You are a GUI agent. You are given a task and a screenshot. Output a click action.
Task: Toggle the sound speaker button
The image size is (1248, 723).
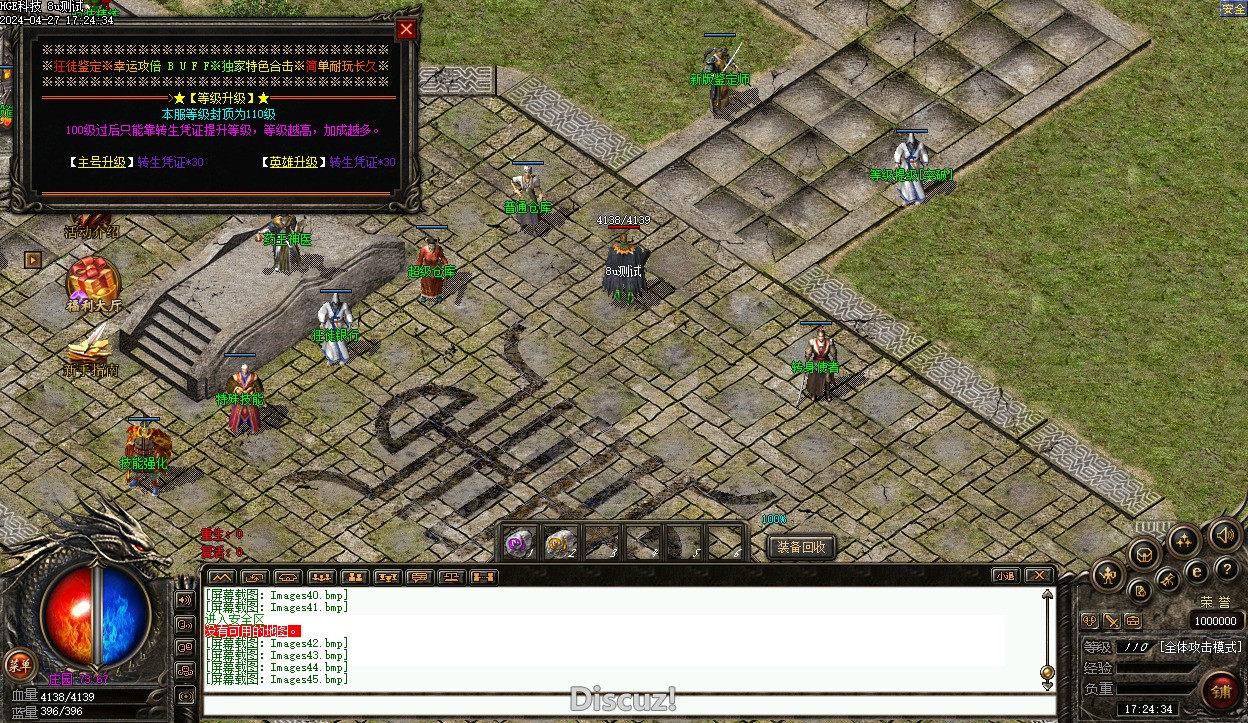1224,535
